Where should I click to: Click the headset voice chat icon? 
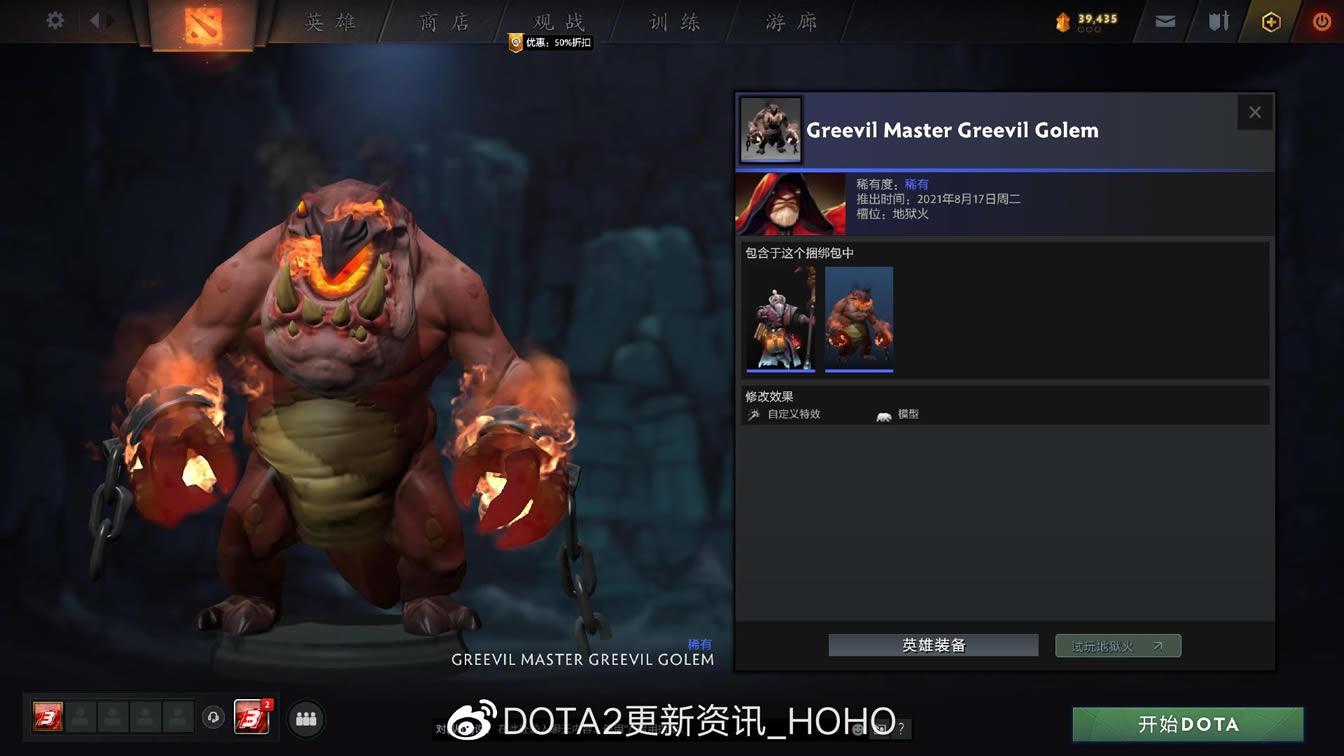(211, 718)
